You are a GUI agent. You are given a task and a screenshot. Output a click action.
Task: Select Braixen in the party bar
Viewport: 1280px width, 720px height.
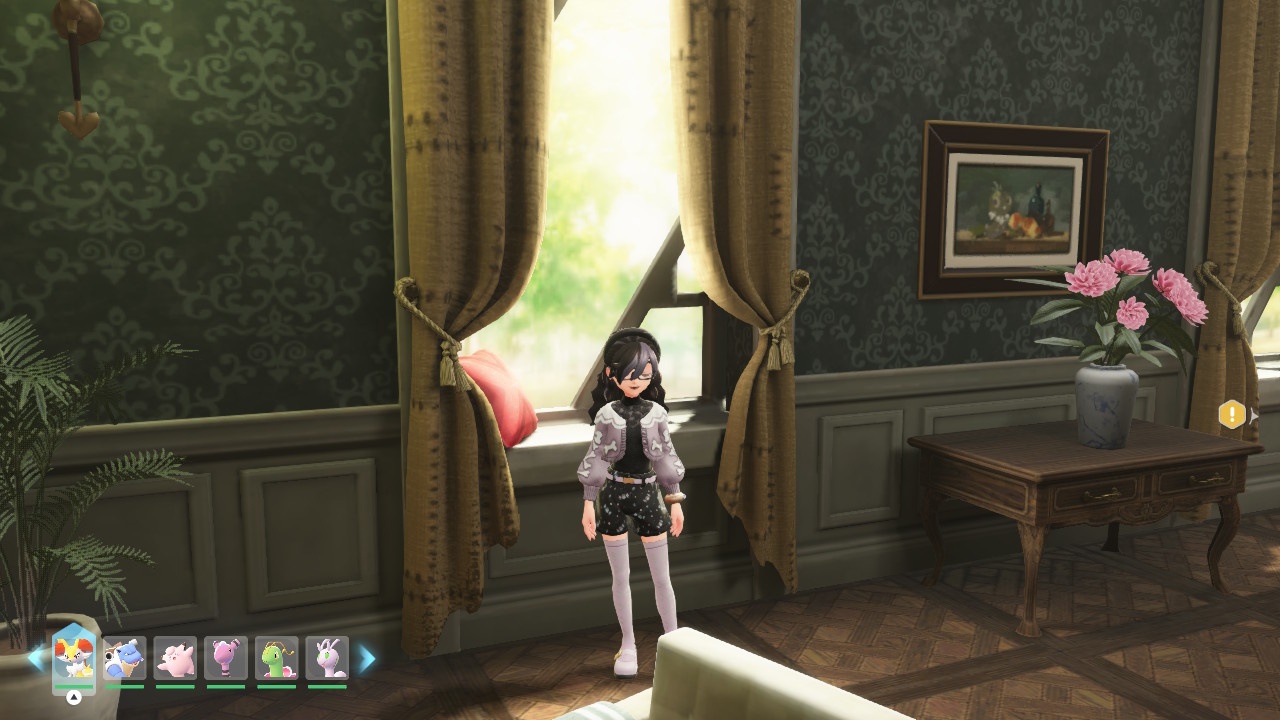[x=74, y=659]
